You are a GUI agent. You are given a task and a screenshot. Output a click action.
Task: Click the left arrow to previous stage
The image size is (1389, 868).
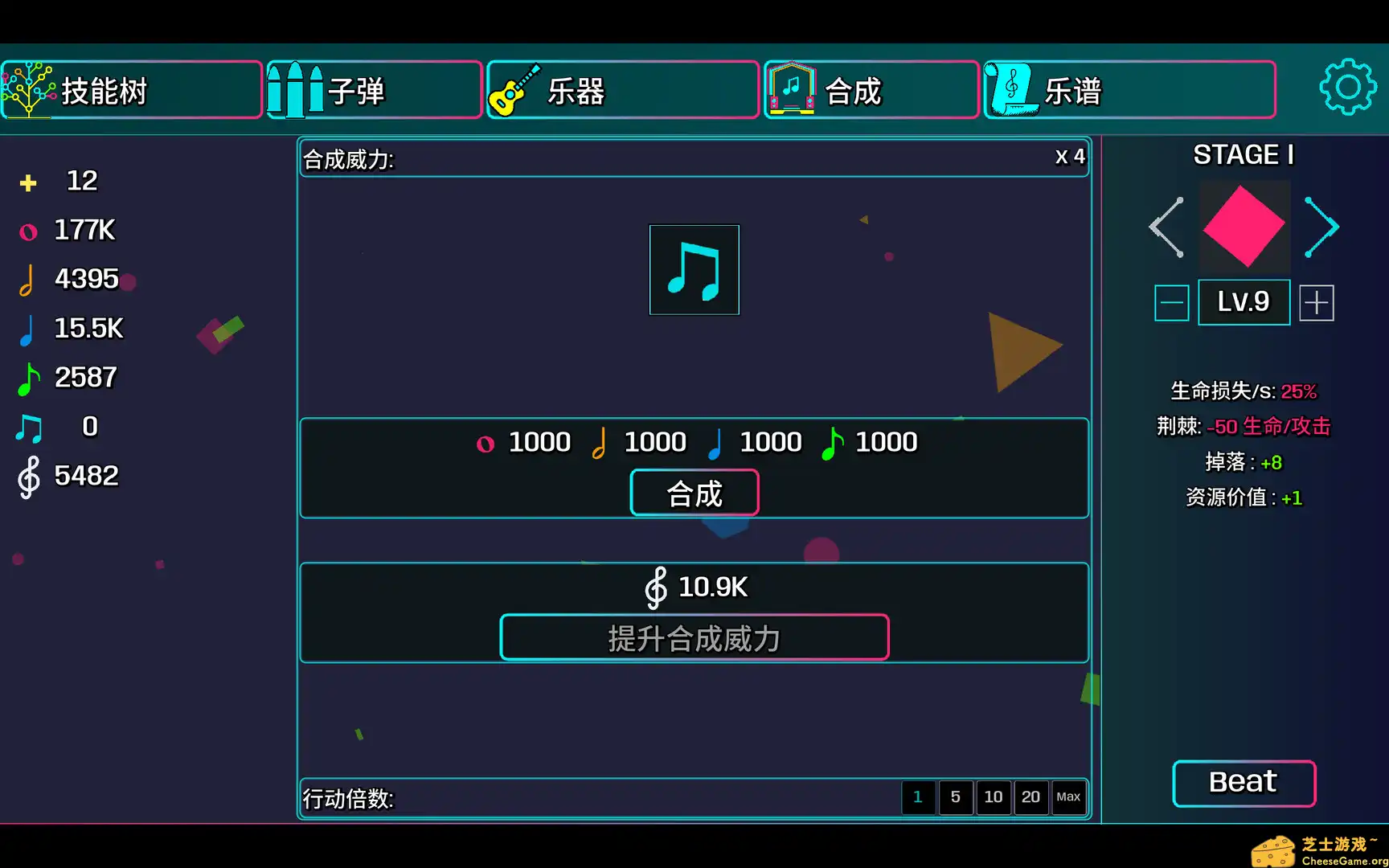pos(1166,227)
